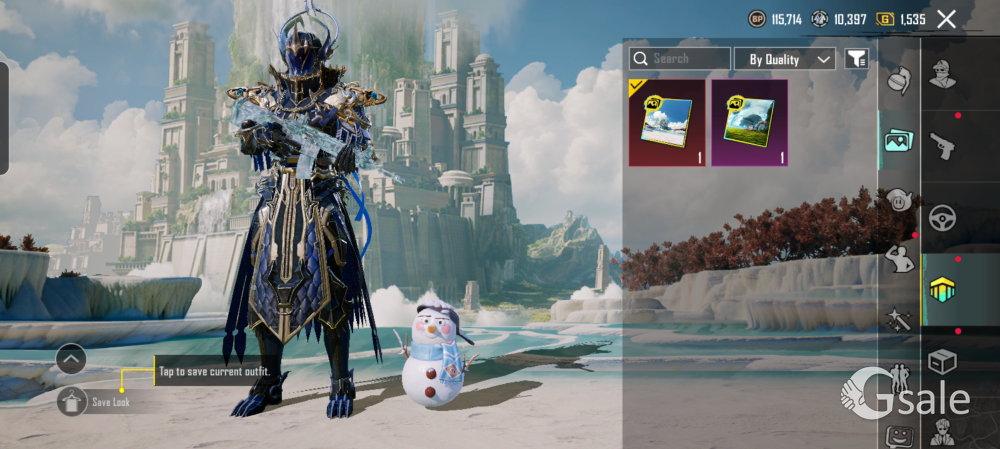Select the red lobby background item
1000x449 pixels.
click(666, 123)
